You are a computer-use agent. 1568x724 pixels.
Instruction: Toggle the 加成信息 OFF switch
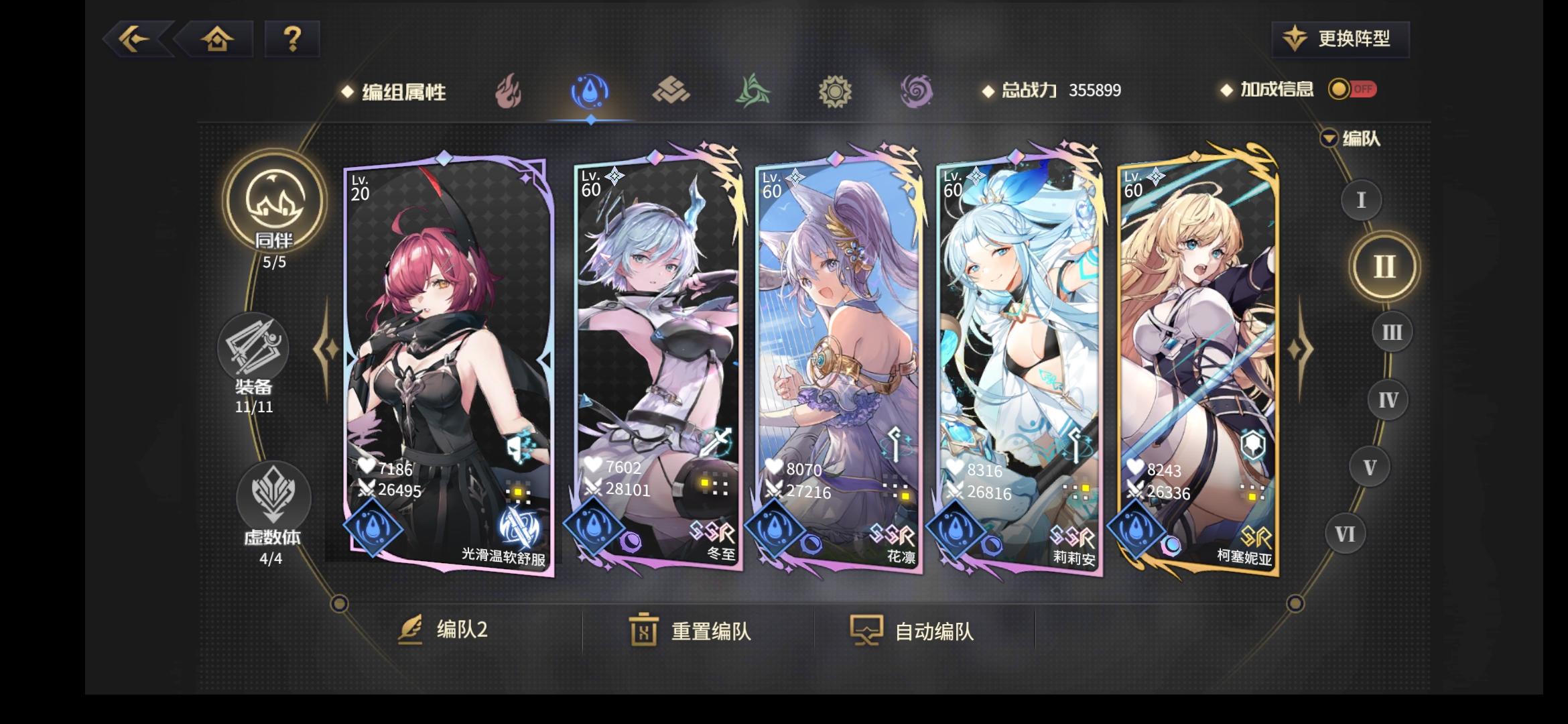pos(1352,88)
